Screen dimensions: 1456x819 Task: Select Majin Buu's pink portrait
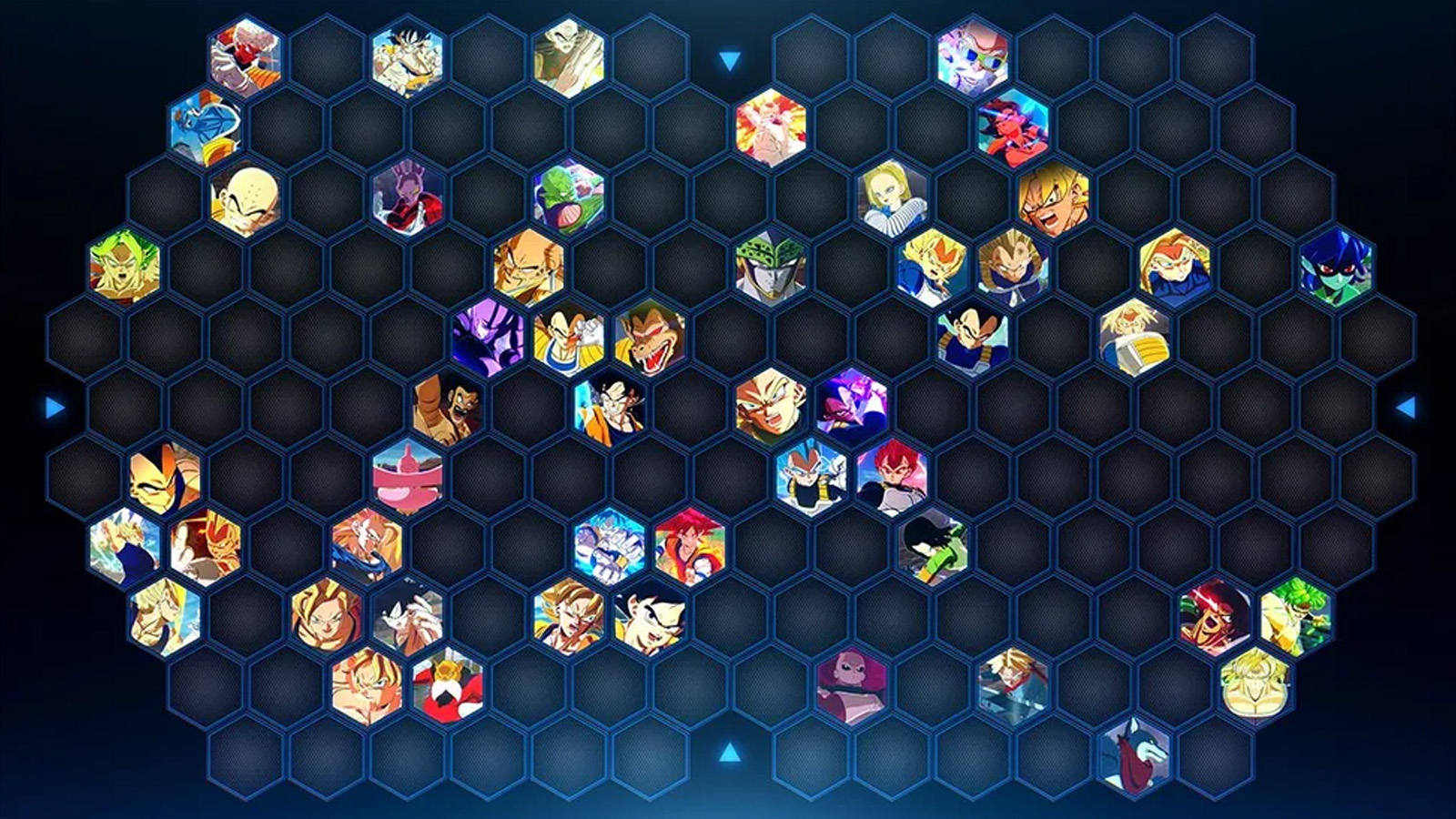click(x=406, y=471)
